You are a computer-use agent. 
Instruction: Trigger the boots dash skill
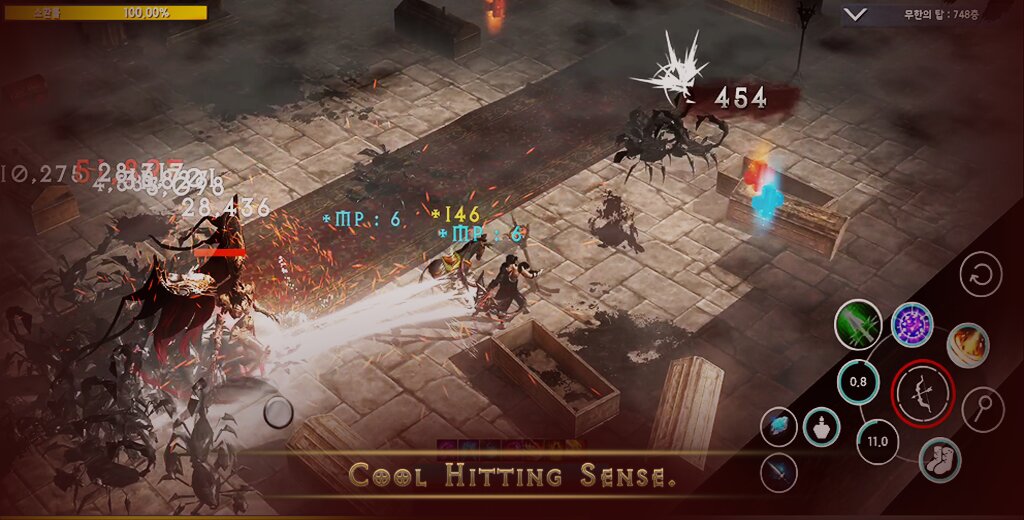pos(939,460)
